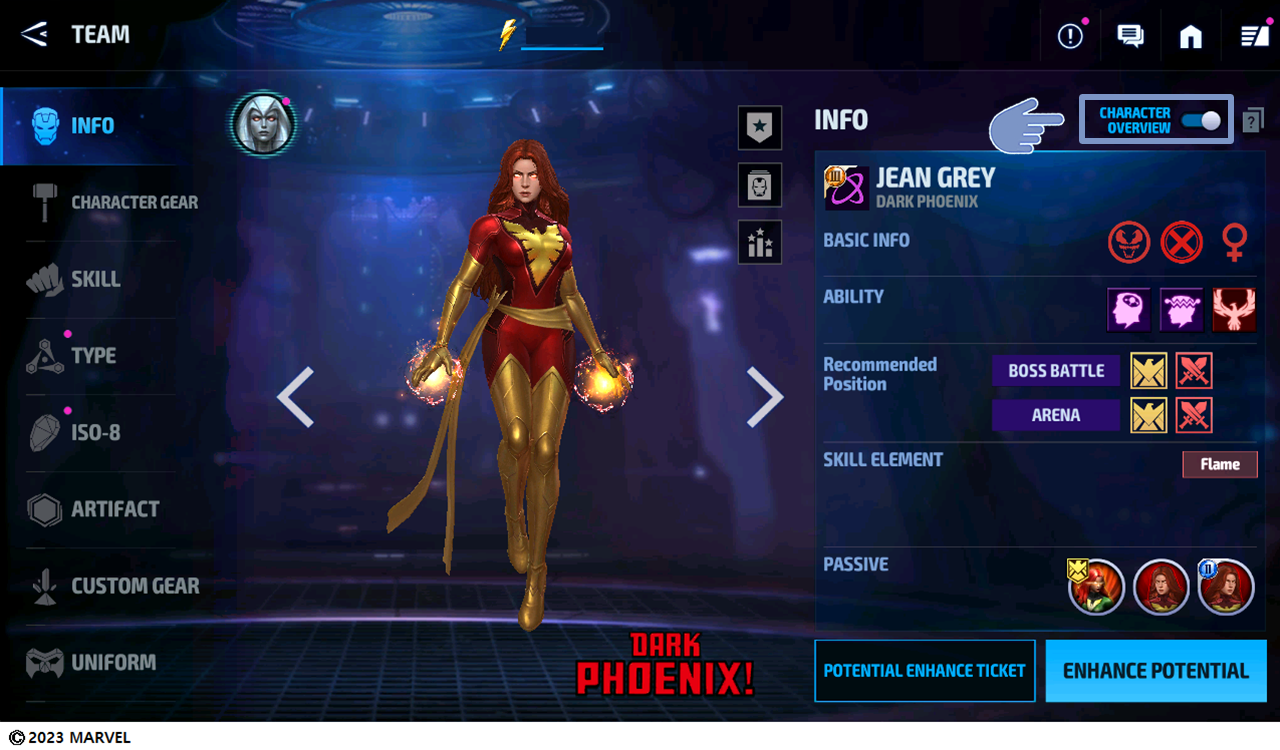Screen dimensions: 1280x750
Task: Open the exclamation mark notice icon
Action: pos(1070,37)
